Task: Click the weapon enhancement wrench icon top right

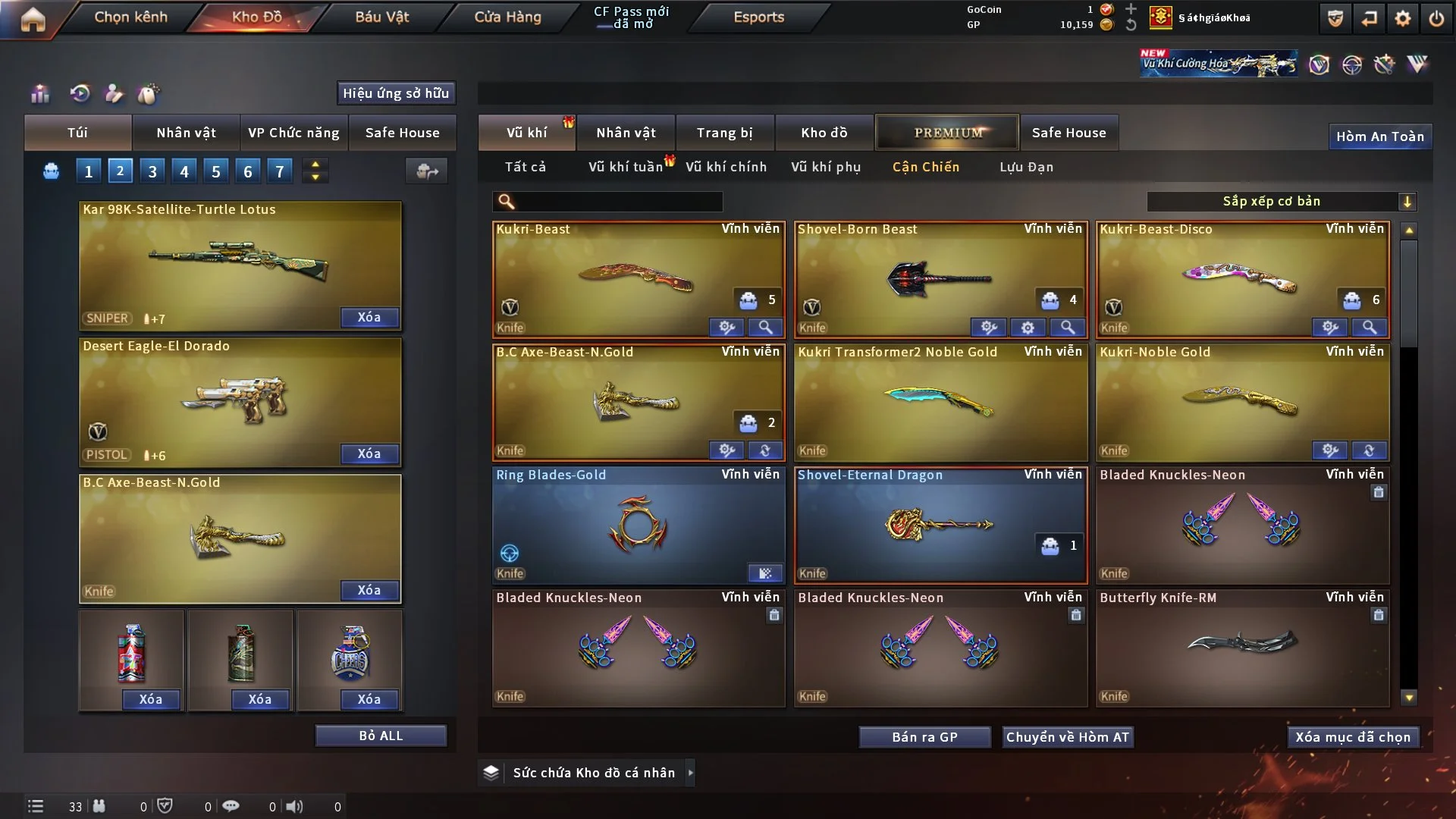Action: tap(1384, 64)
